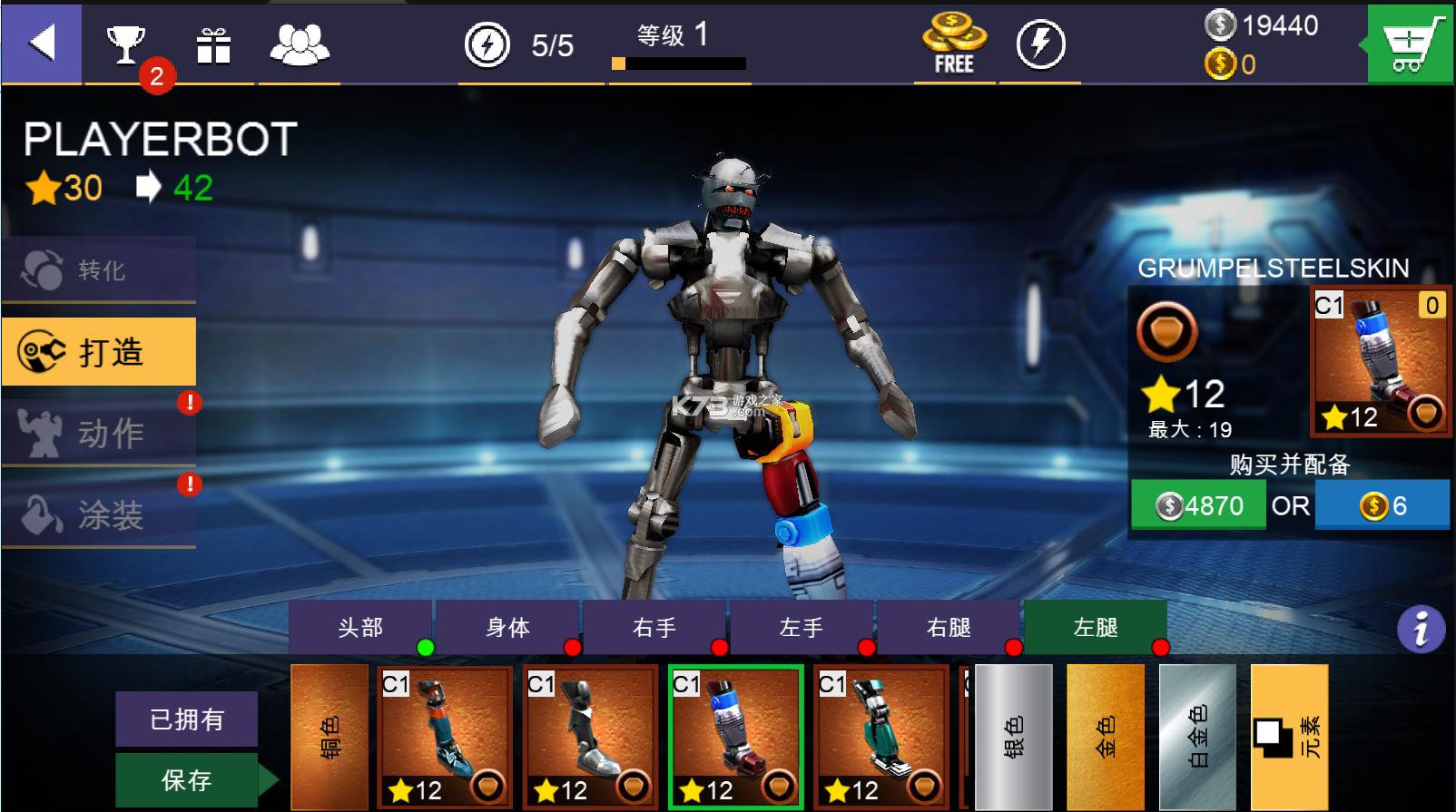Screen dimensions: 1456x812
Task: Switch to the 右手 right hand tab
Action: click(654, 627)
